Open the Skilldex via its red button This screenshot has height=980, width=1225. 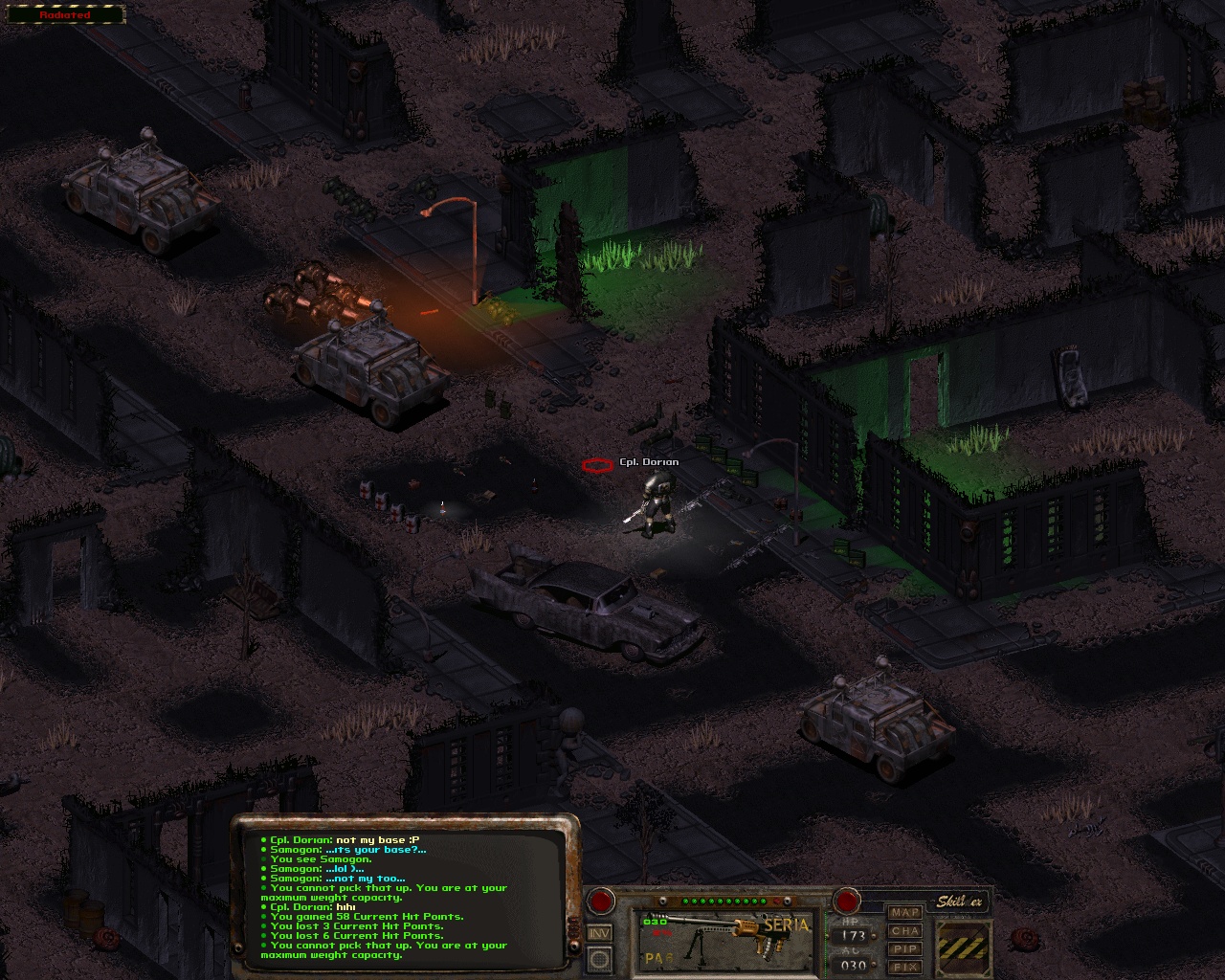pyautogui.click(x=846, y=901)
